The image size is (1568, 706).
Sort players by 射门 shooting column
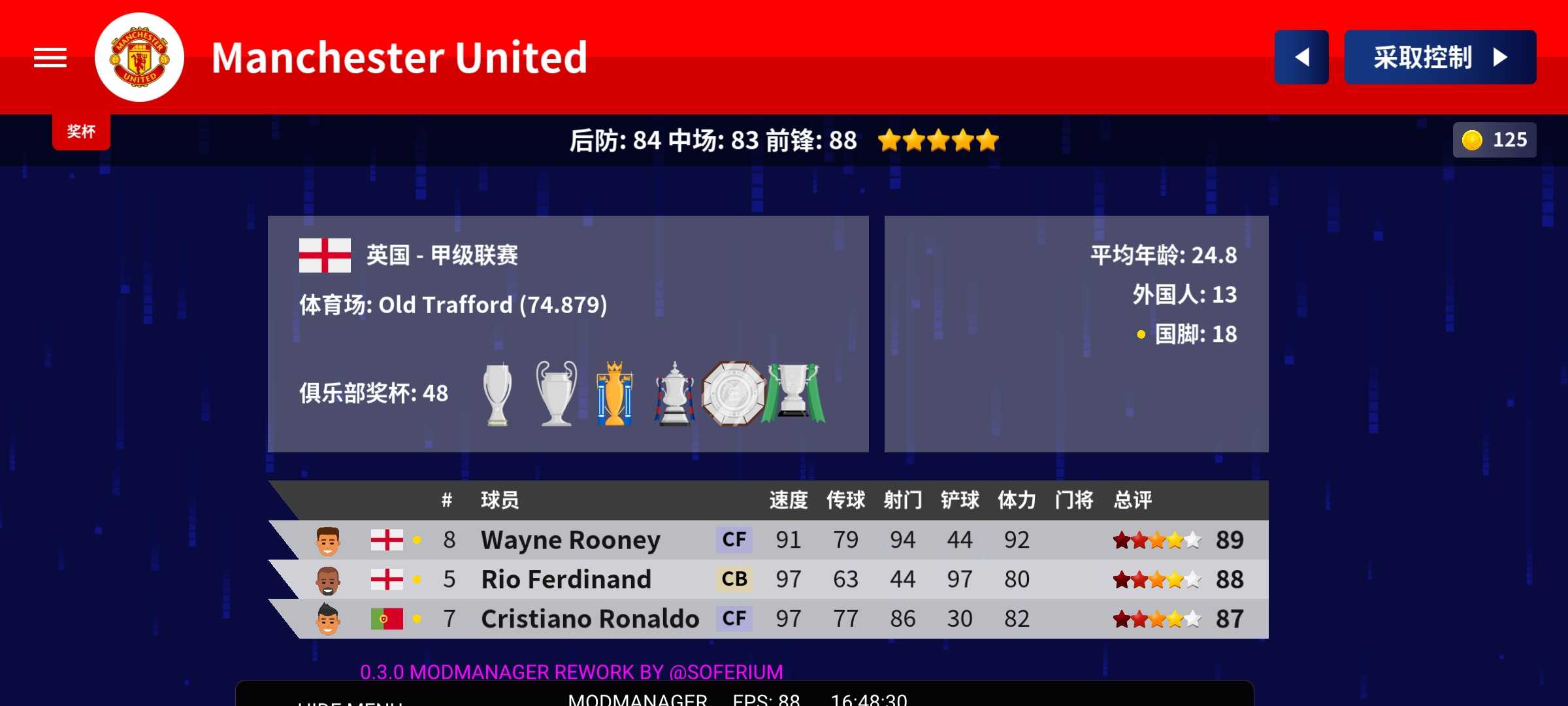click(902, 500)
